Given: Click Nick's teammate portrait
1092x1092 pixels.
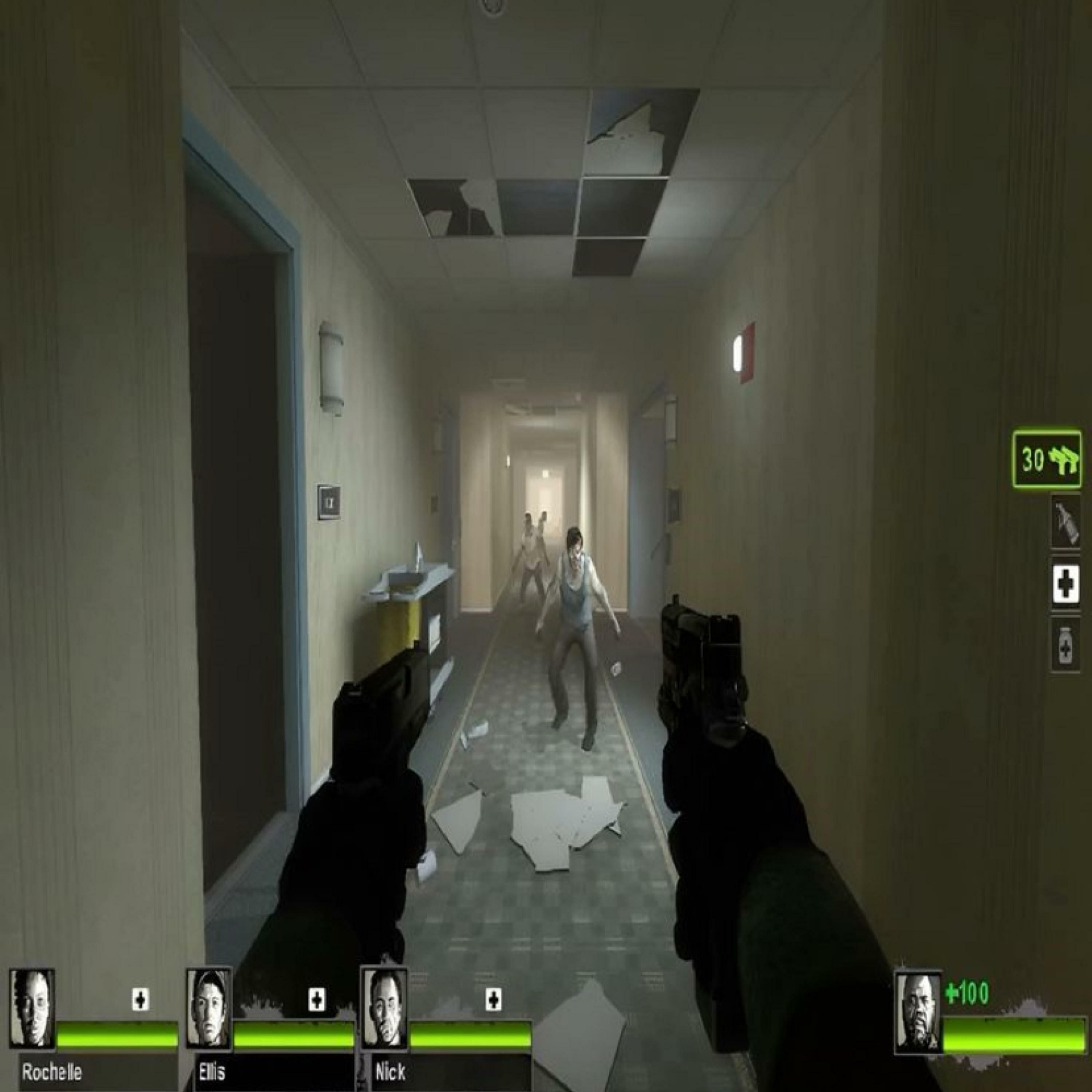Looking at the screenshot, I should tap(384, 1008).
